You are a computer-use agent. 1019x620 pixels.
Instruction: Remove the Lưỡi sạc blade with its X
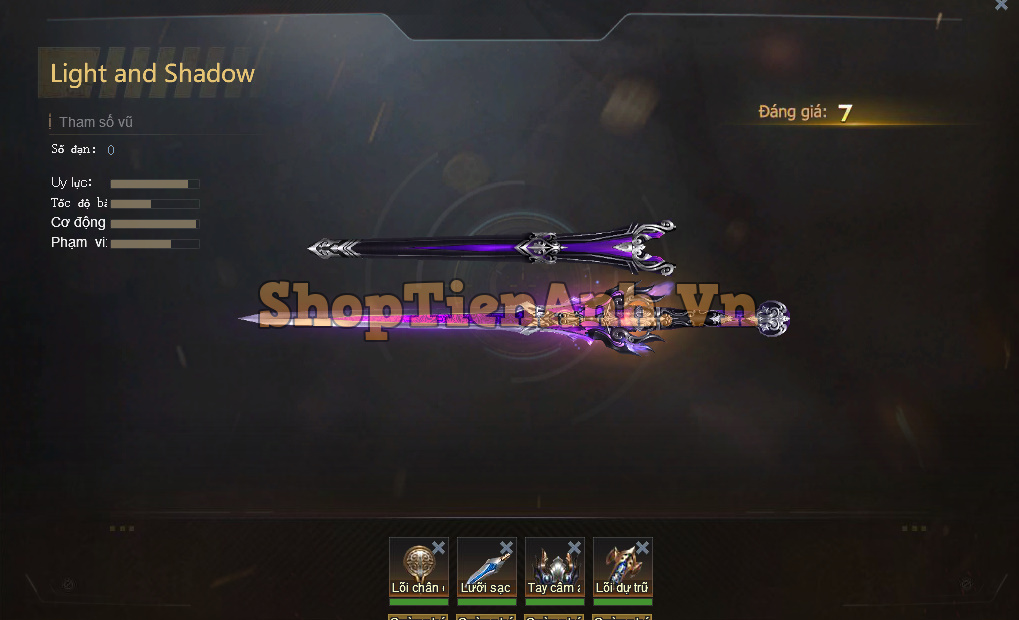506,548
